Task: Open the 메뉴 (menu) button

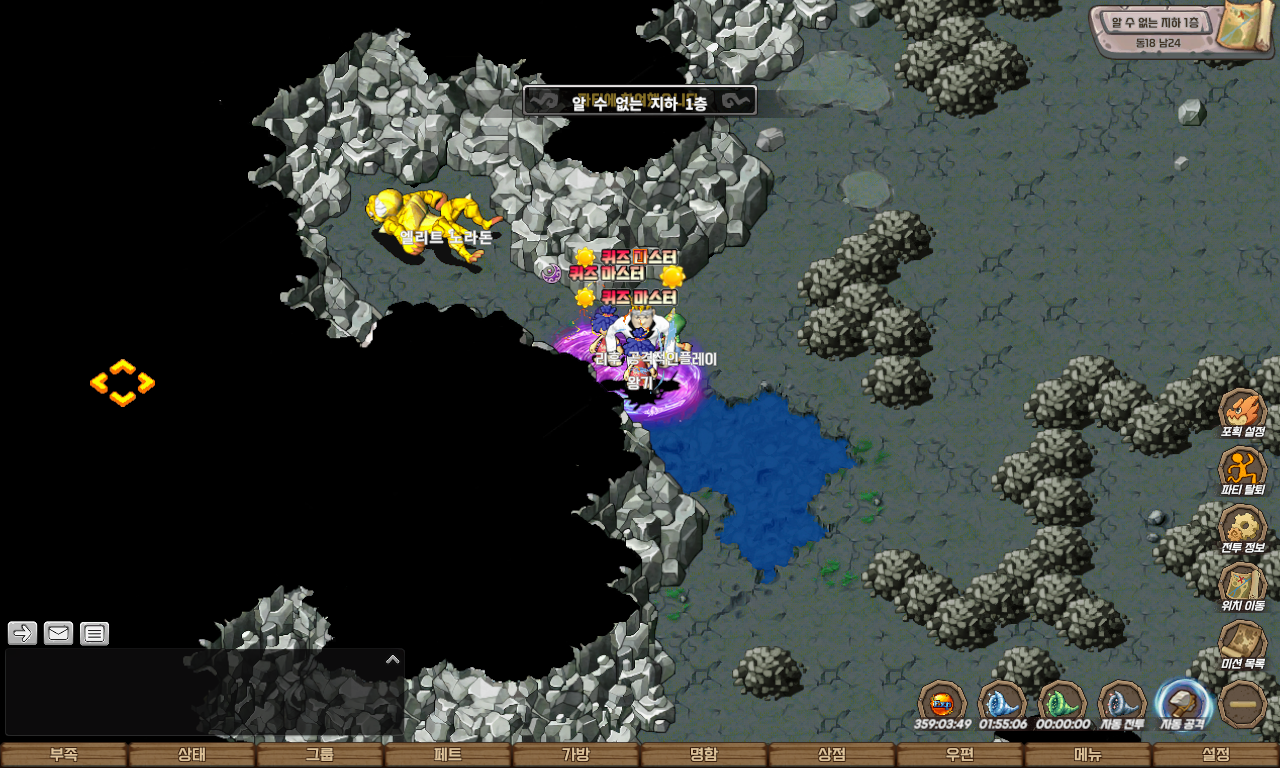Action: 1088,755
